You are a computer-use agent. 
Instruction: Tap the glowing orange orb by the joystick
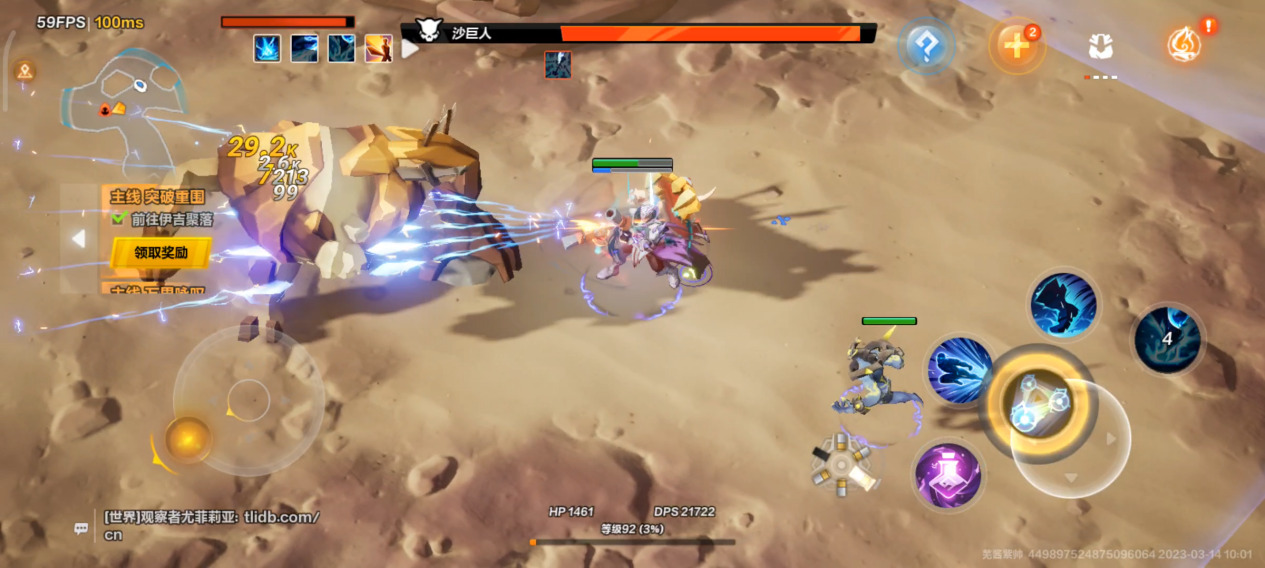tap(187, 437)
